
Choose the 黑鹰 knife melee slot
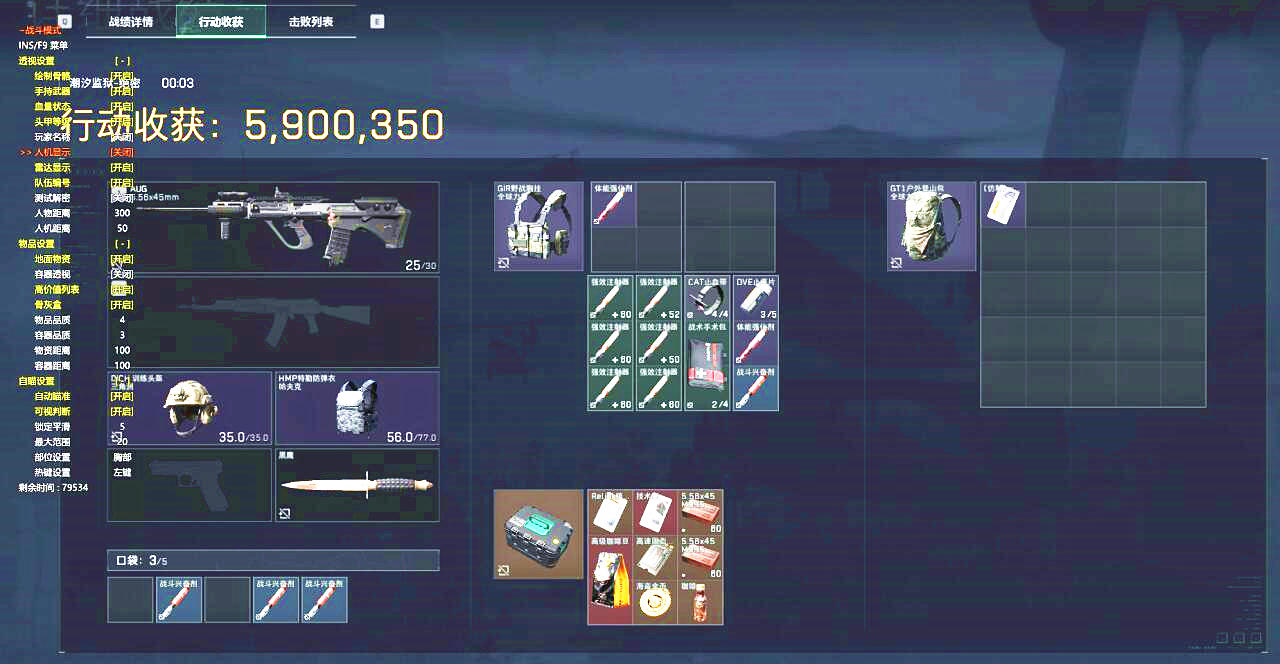click(357, 485)
